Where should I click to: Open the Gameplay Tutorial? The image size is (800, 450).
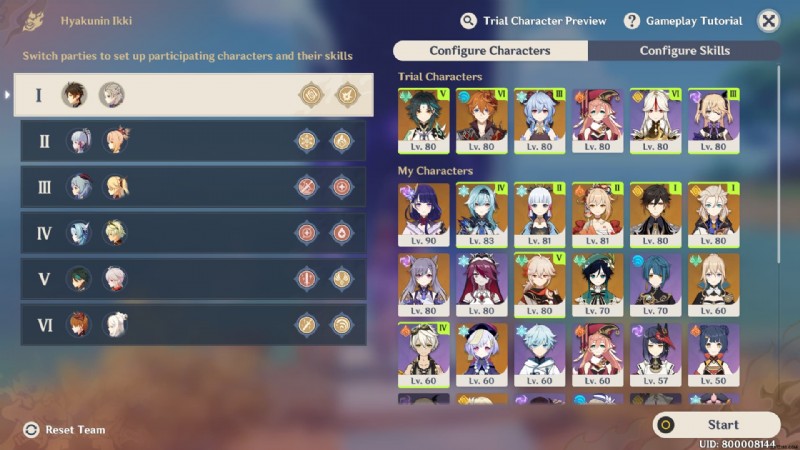[x=683, y=21]
